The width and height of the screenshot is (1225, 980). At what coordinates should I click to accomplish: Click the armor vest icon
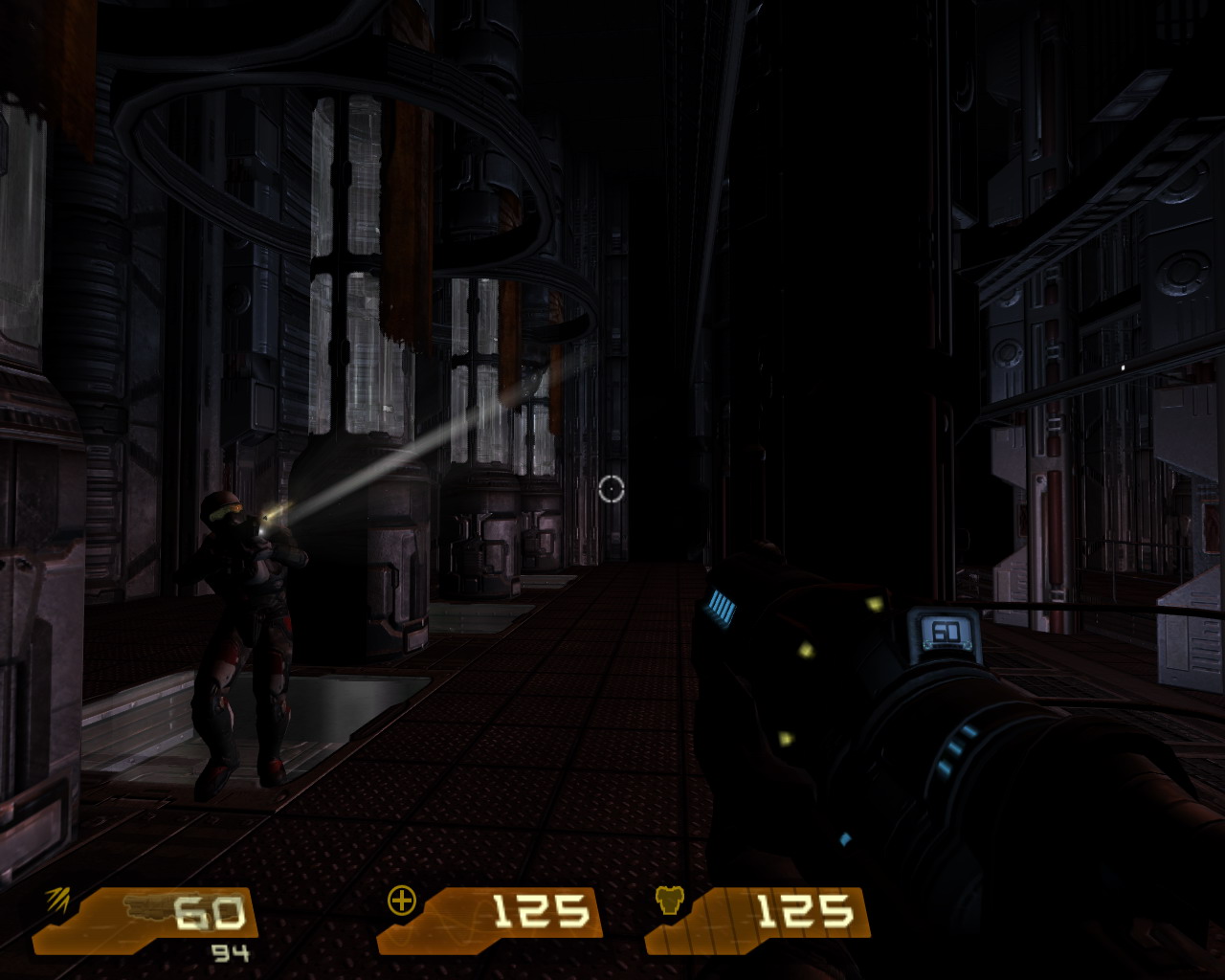[x=669, y=901]
